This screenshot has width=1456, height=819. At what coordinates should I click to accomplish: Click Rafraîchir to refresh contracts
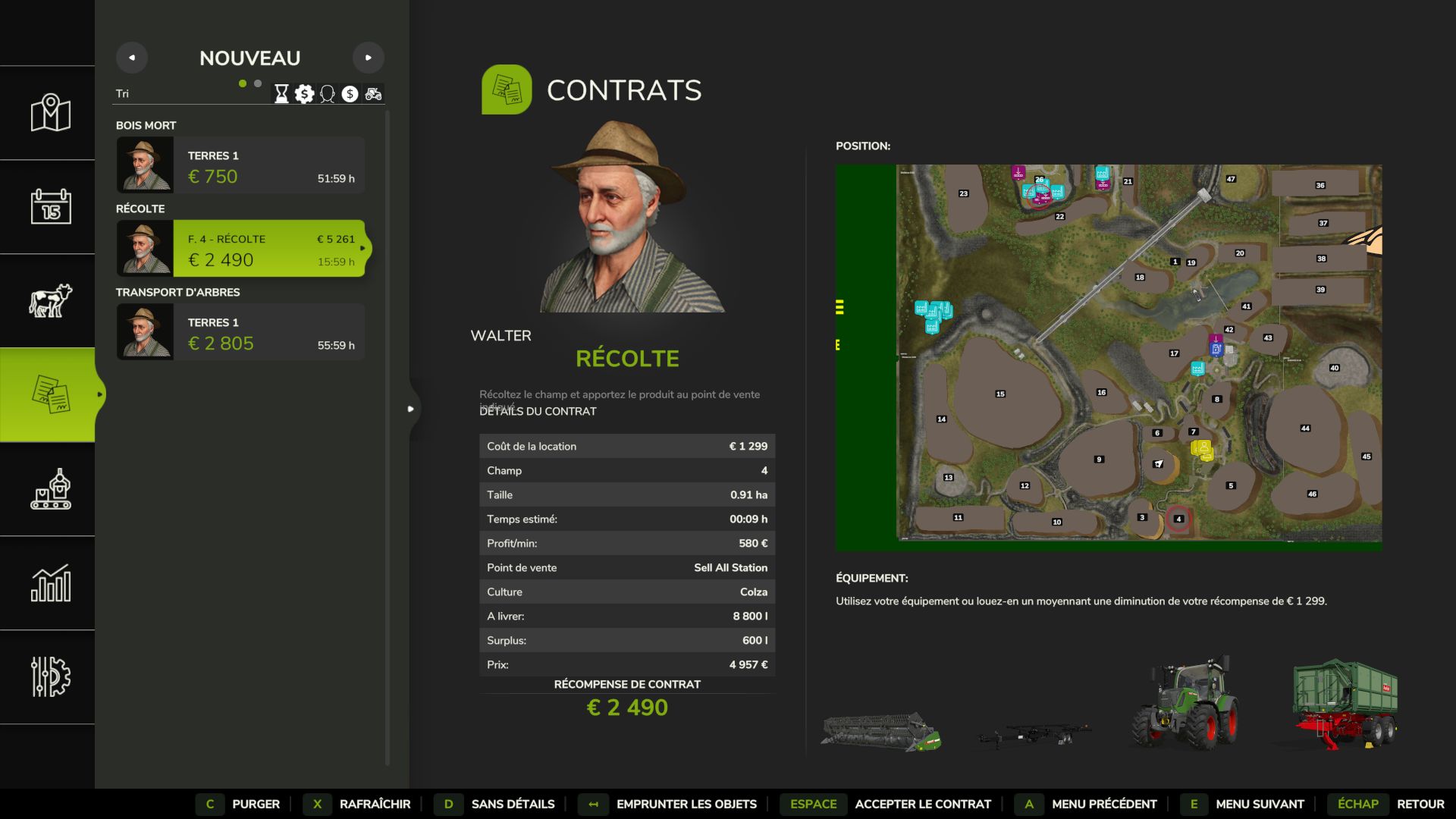point(375,804)
